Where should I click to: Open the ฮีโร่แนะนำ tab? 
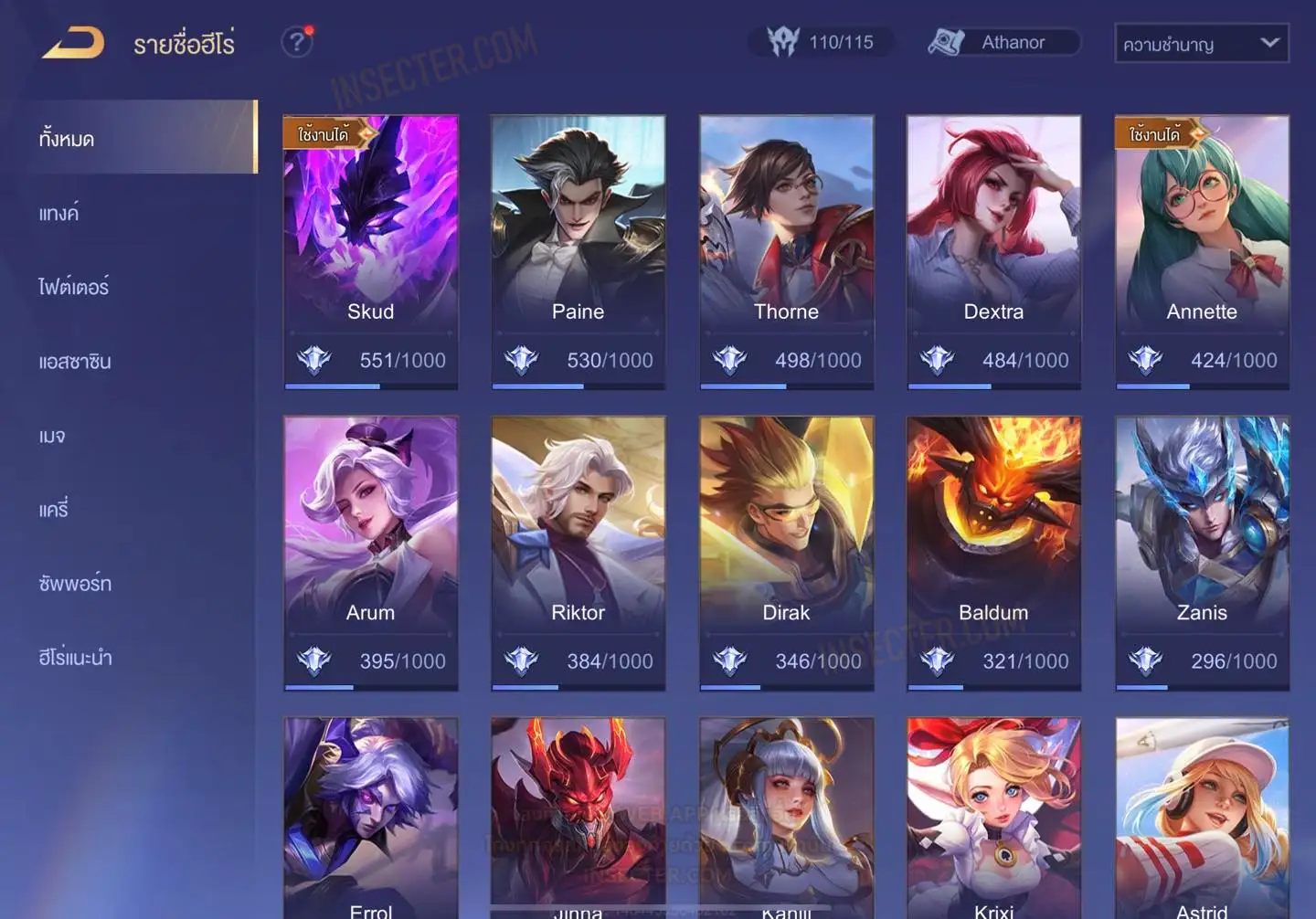75,658
